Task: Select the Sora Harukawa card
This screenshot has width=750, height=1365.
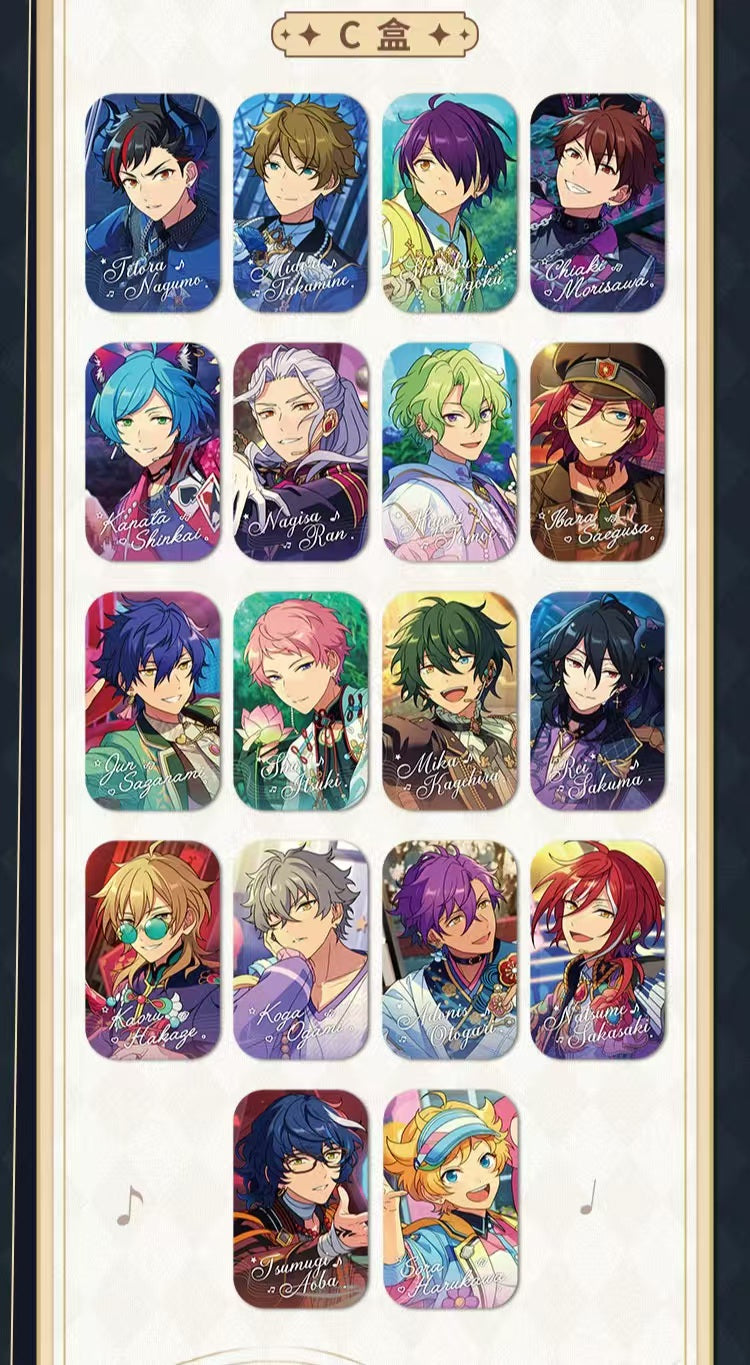Action: [450, 1199]
